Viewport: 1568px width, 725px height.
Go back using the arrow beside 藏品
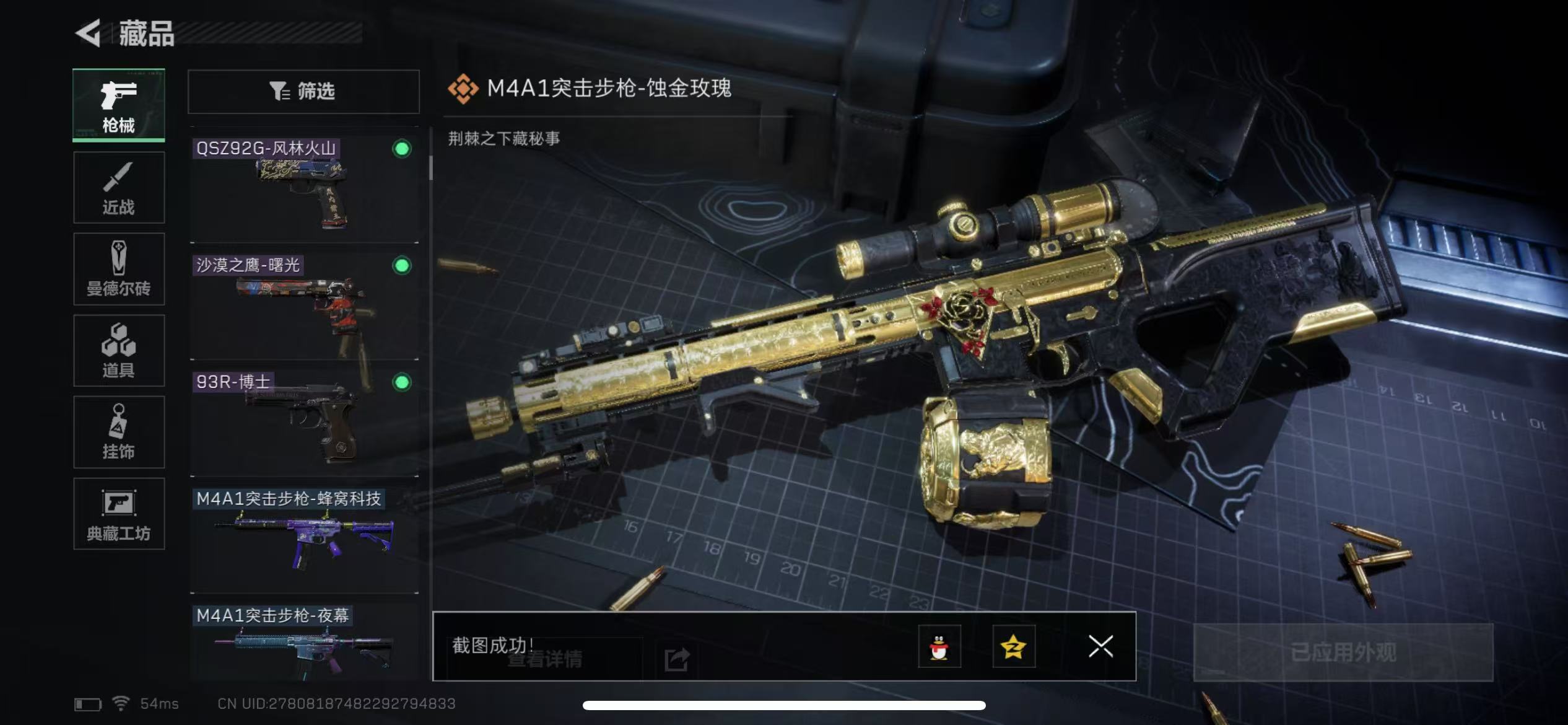pos(89,33)
